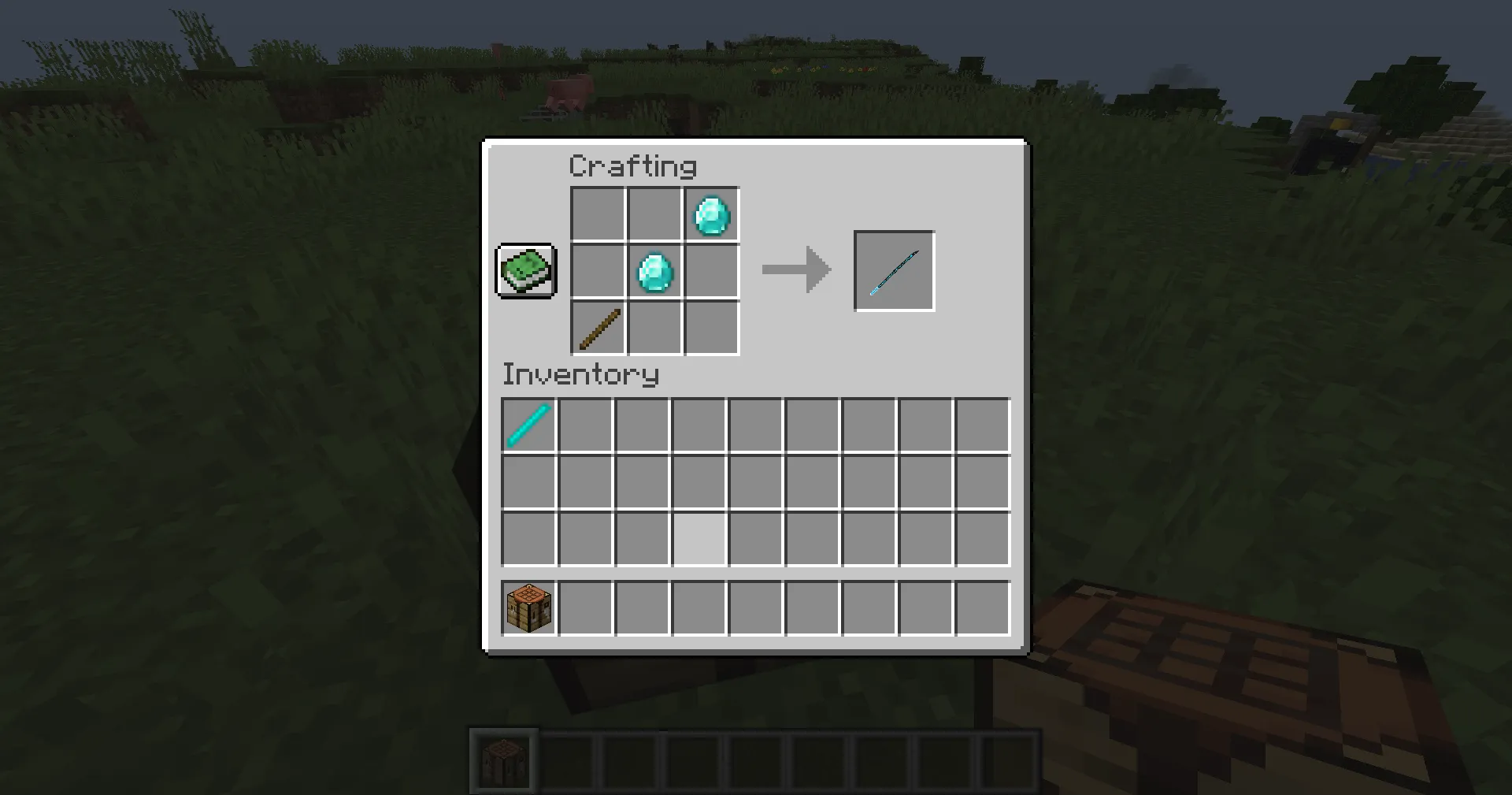The width and height of the screenshot is (1512, 795).
Task: Select the diamond sword in the inventory
Action: [x=528, y=425]
